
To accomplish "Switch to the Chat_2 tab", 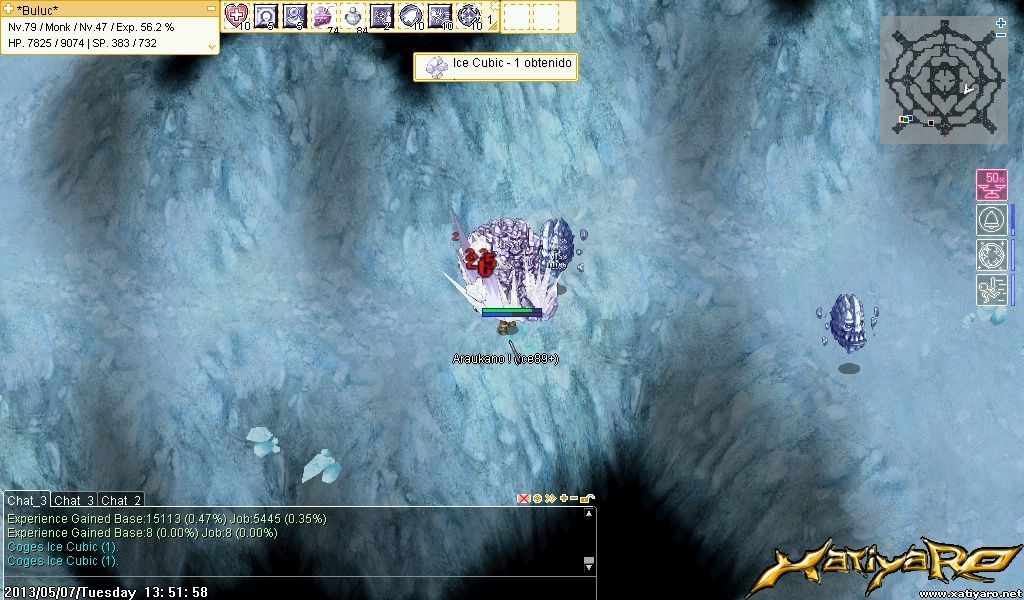I will tap(121, 500).
